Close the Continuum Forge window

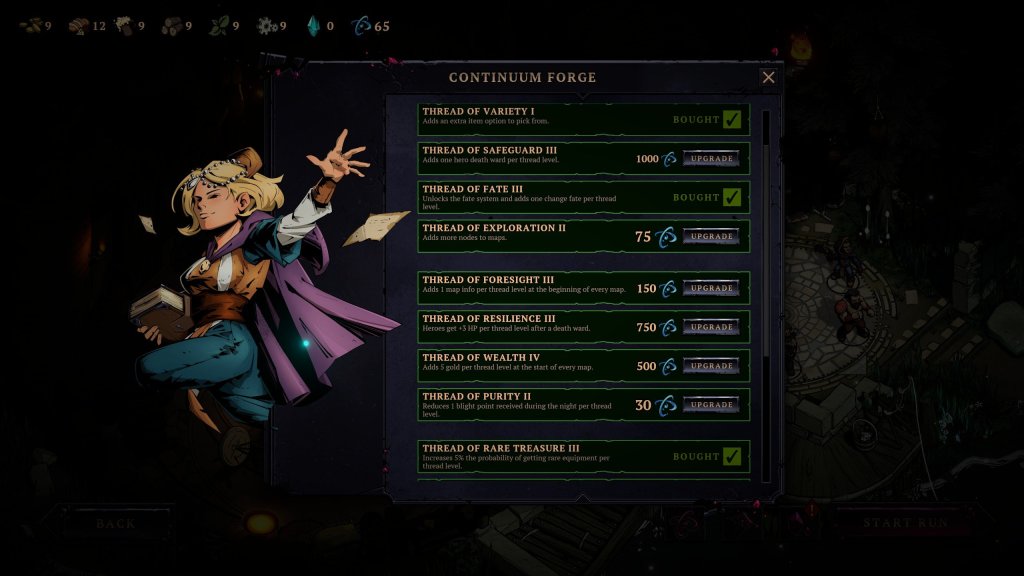tap(768, 77)
